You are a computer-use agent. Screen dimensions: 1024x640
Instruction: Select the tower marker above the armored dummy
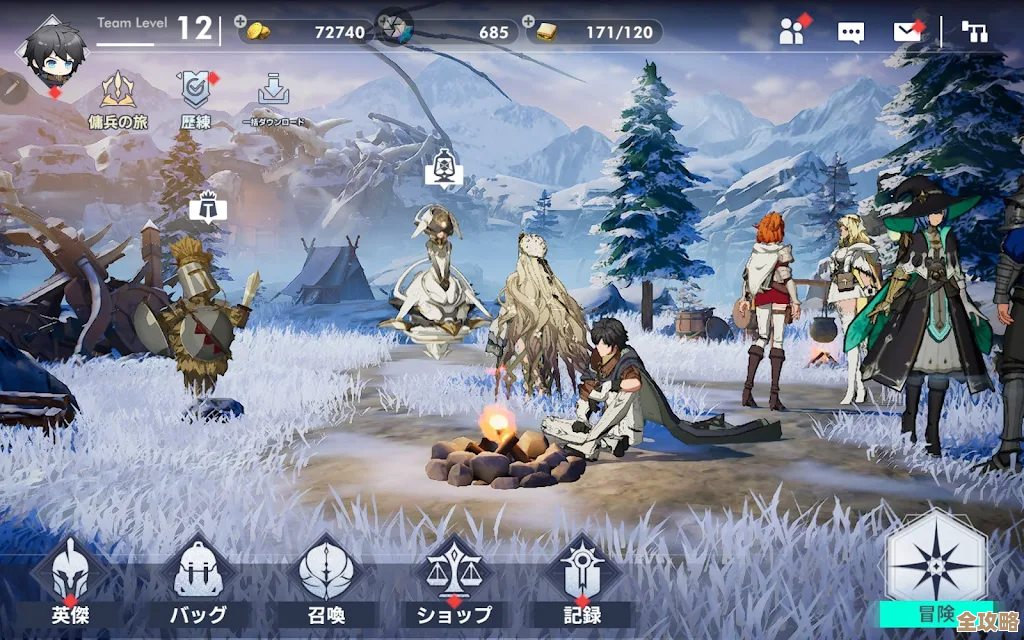pyautogui.click(x=208, y=205)
